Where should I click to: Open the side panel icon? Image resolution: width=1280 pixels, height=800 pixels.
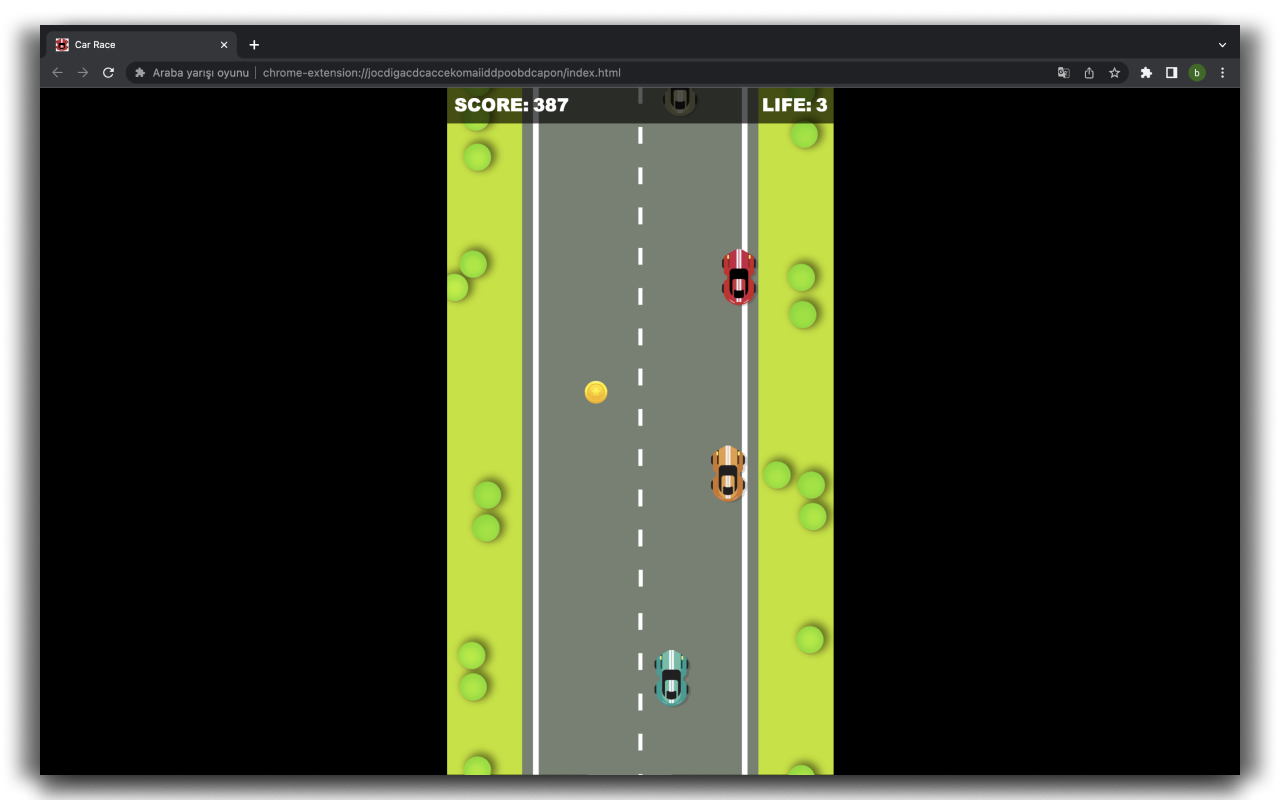1171,72
